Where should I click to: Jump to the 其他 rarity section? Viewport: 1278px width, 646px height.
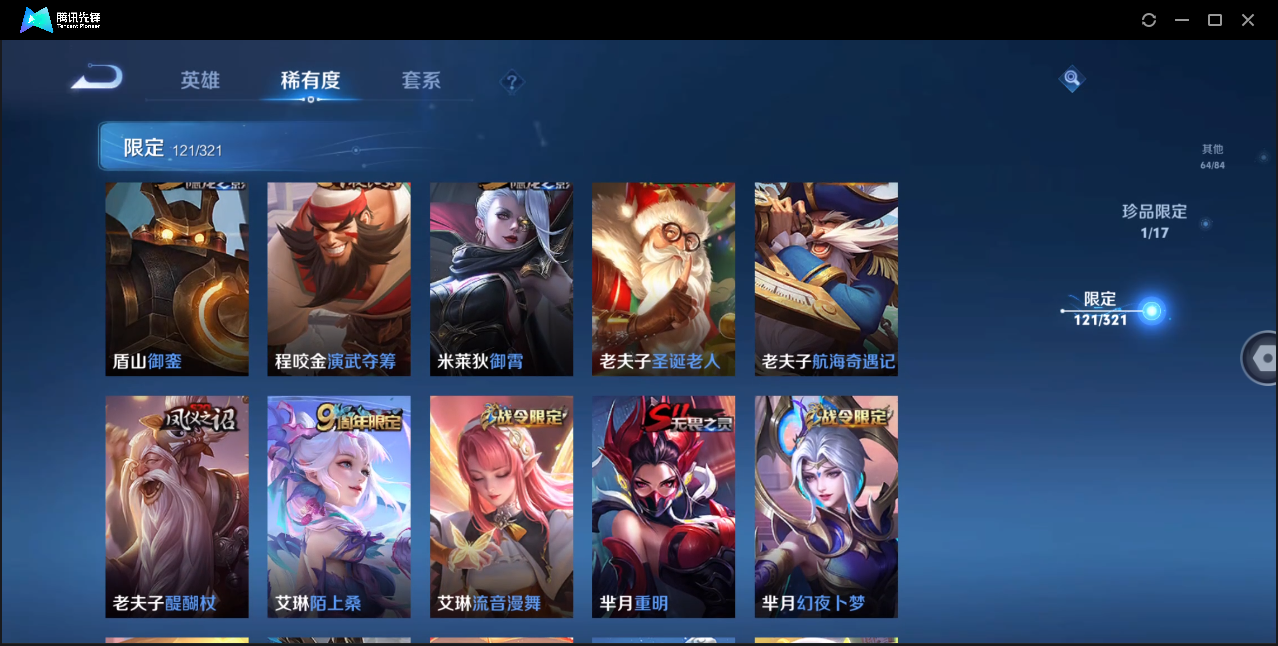(x=1212, y=156)
